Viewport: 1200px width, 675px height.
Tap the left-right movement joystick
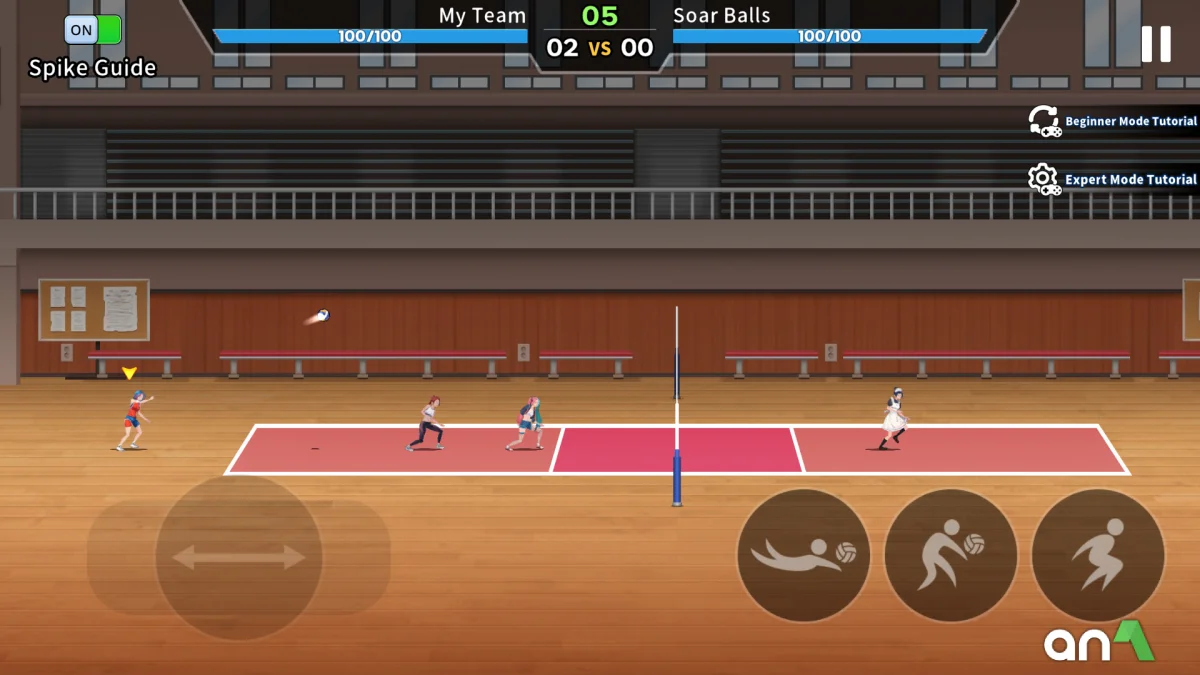coord(239,557)
